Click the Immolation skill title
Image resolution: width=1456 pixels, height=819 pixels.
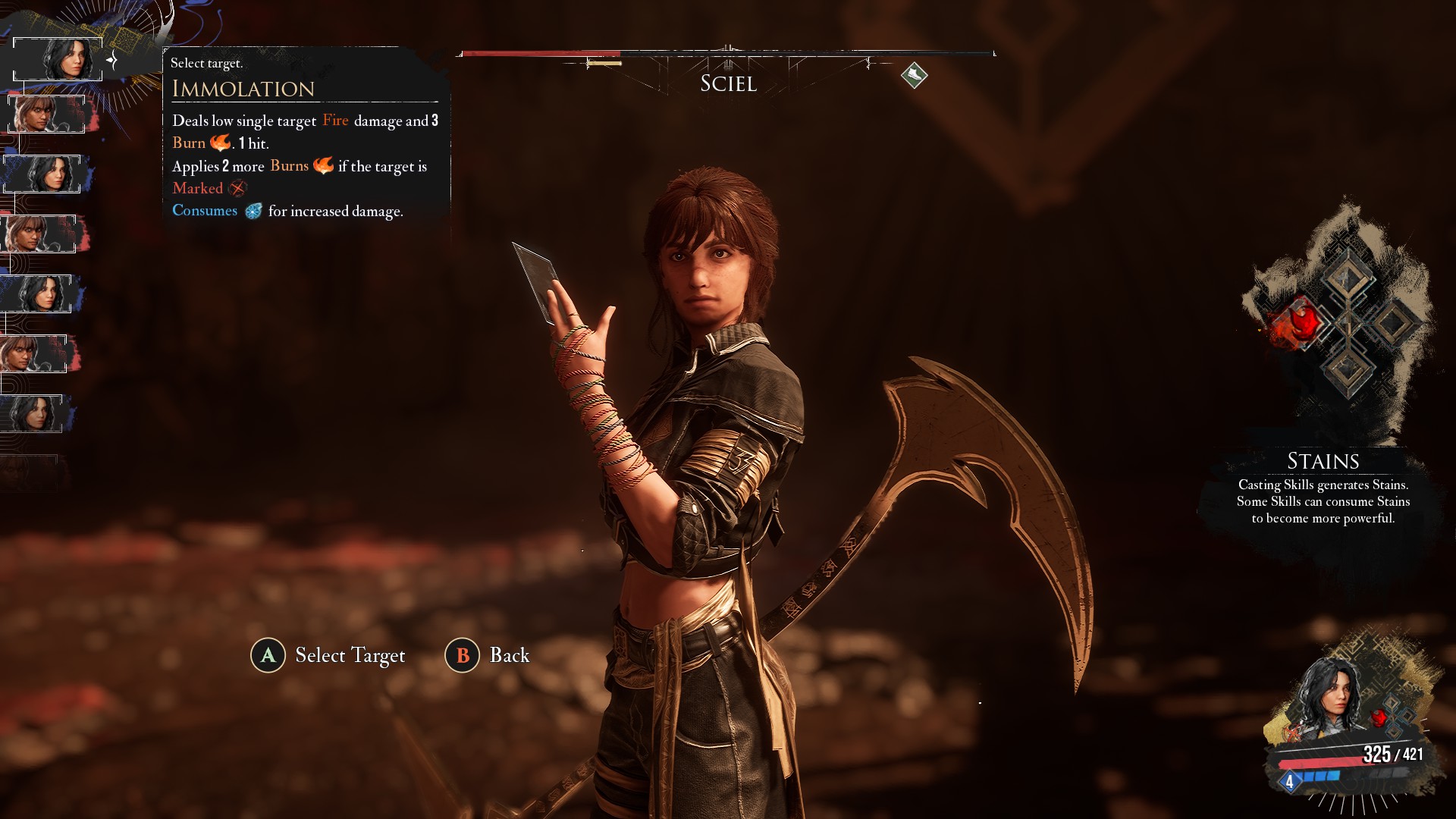[x=243, y=89]
